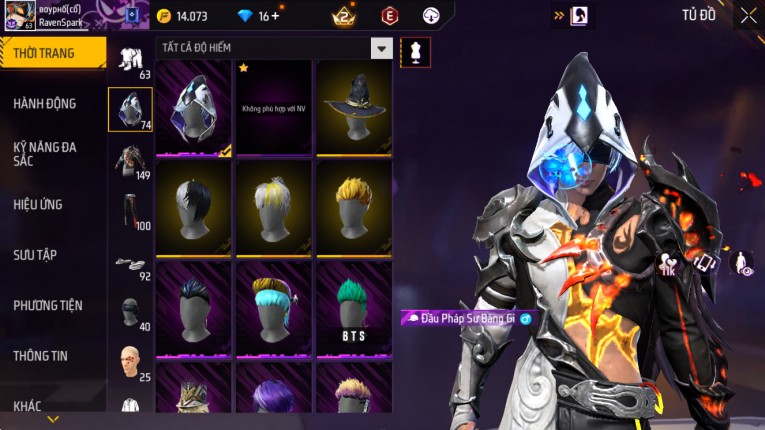Open the tops subcategory with count 149
The image size is (765, 430).
click(130, 160)
